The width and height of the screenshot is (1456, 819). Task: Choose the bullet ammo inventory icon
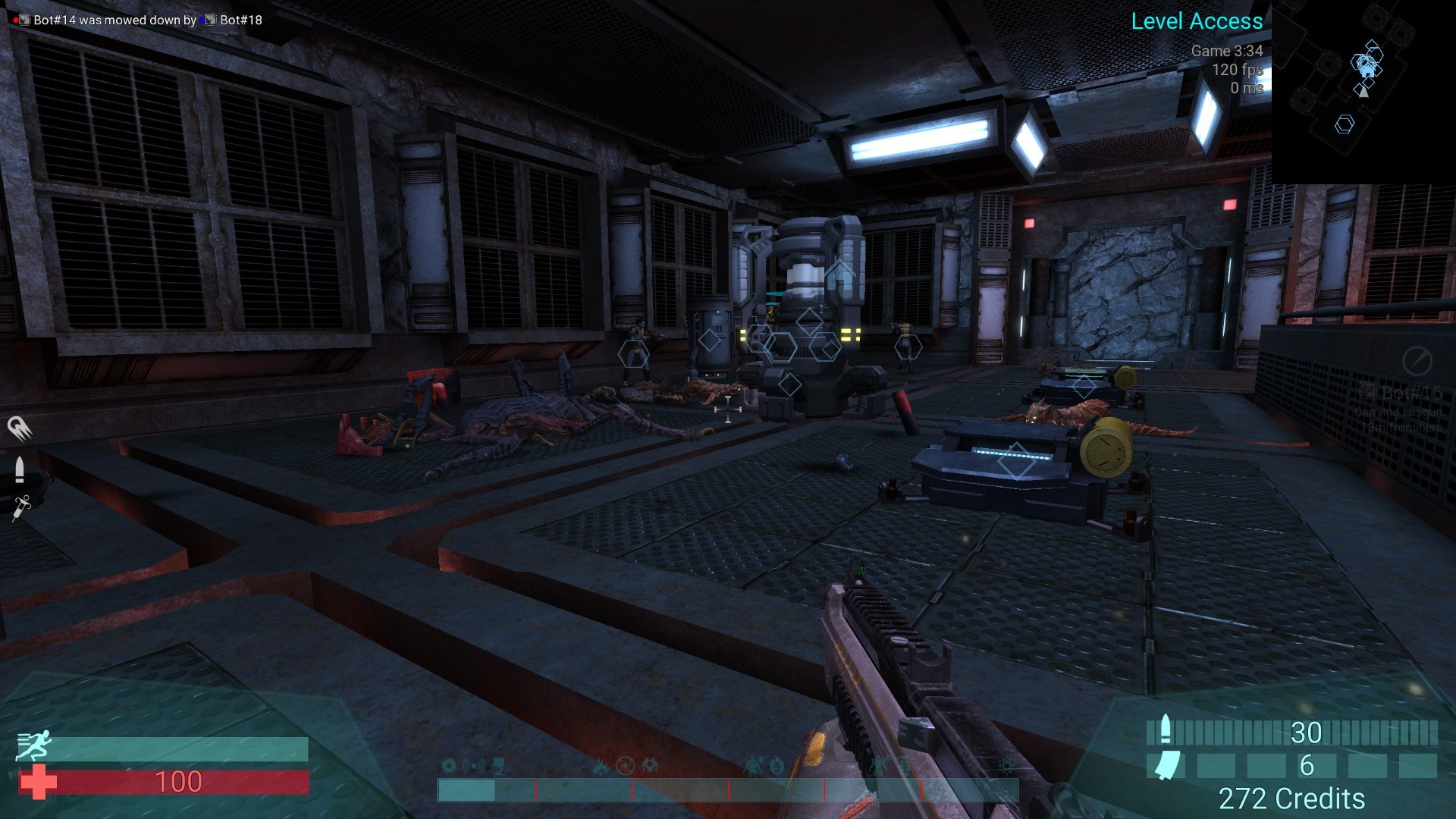pos(20,469)
